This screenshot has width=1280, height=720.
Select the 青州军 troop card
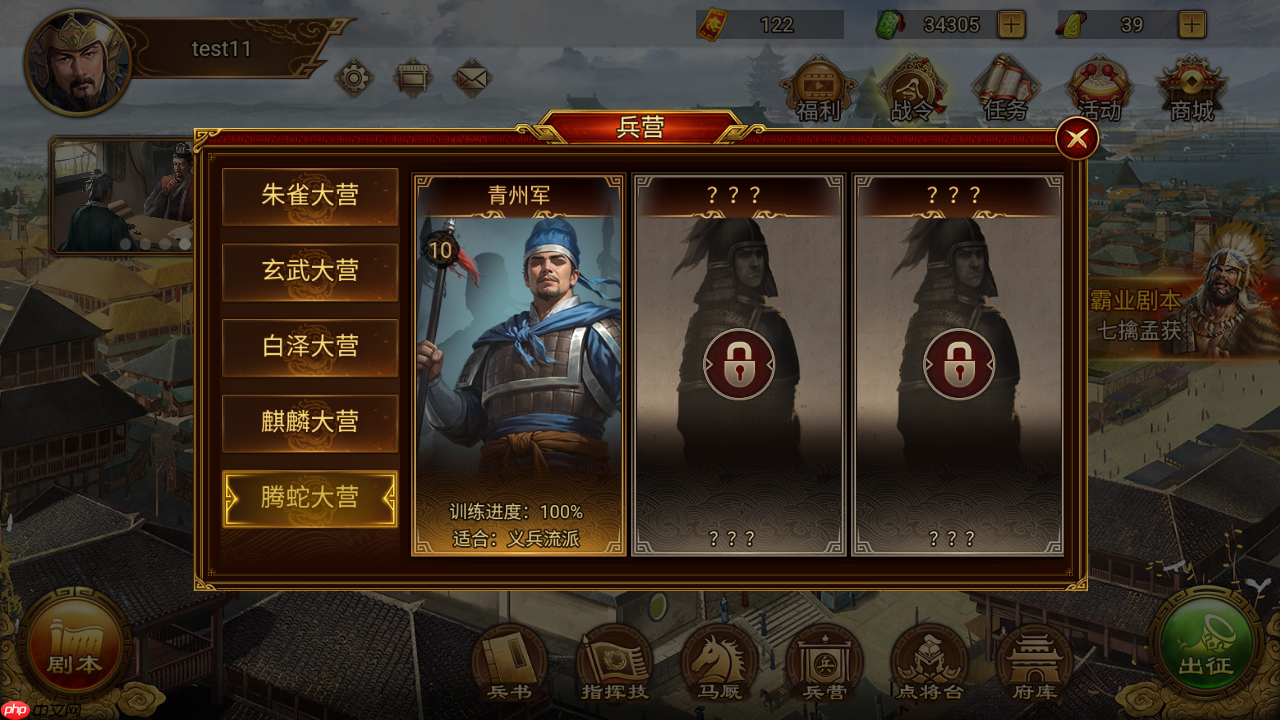[519, 365]
